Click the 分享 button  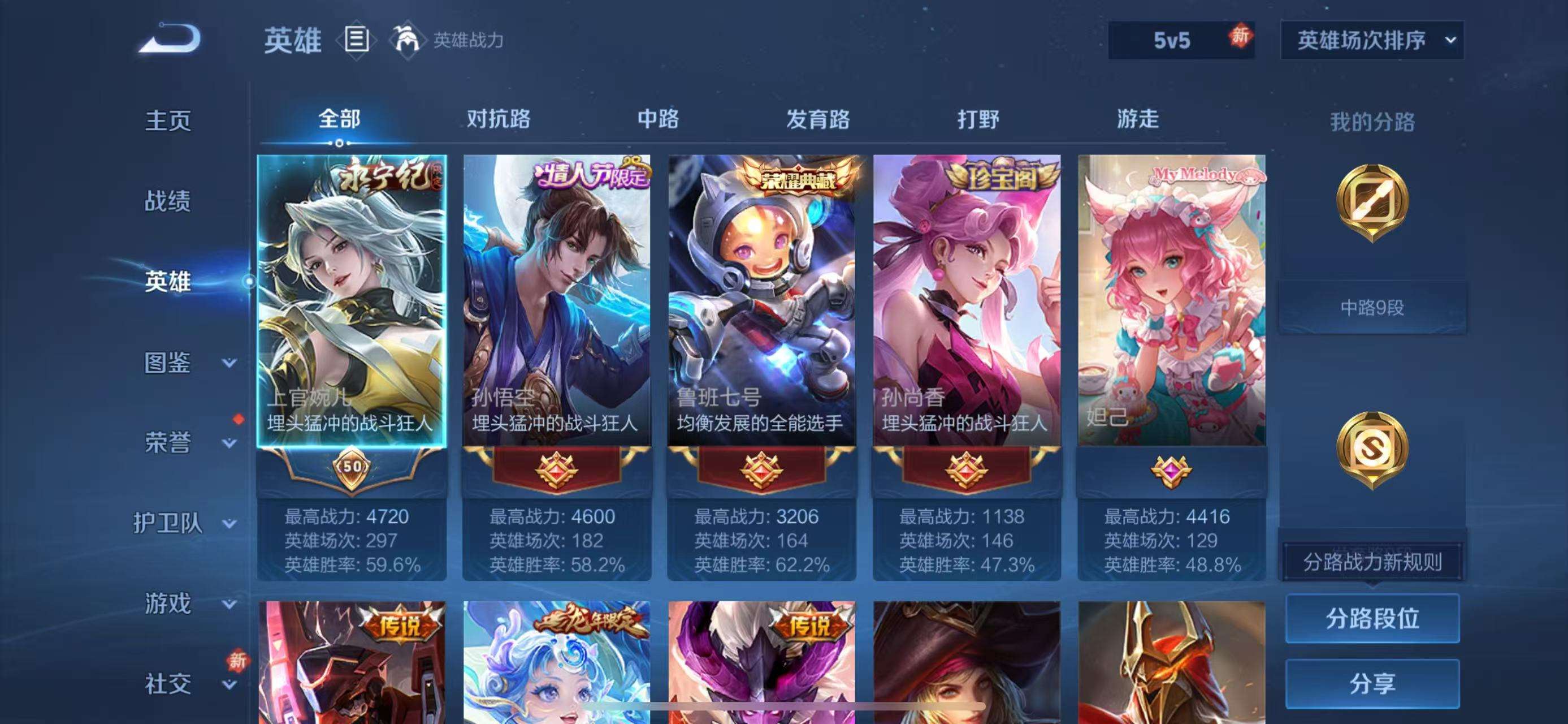coord(1373,682)
